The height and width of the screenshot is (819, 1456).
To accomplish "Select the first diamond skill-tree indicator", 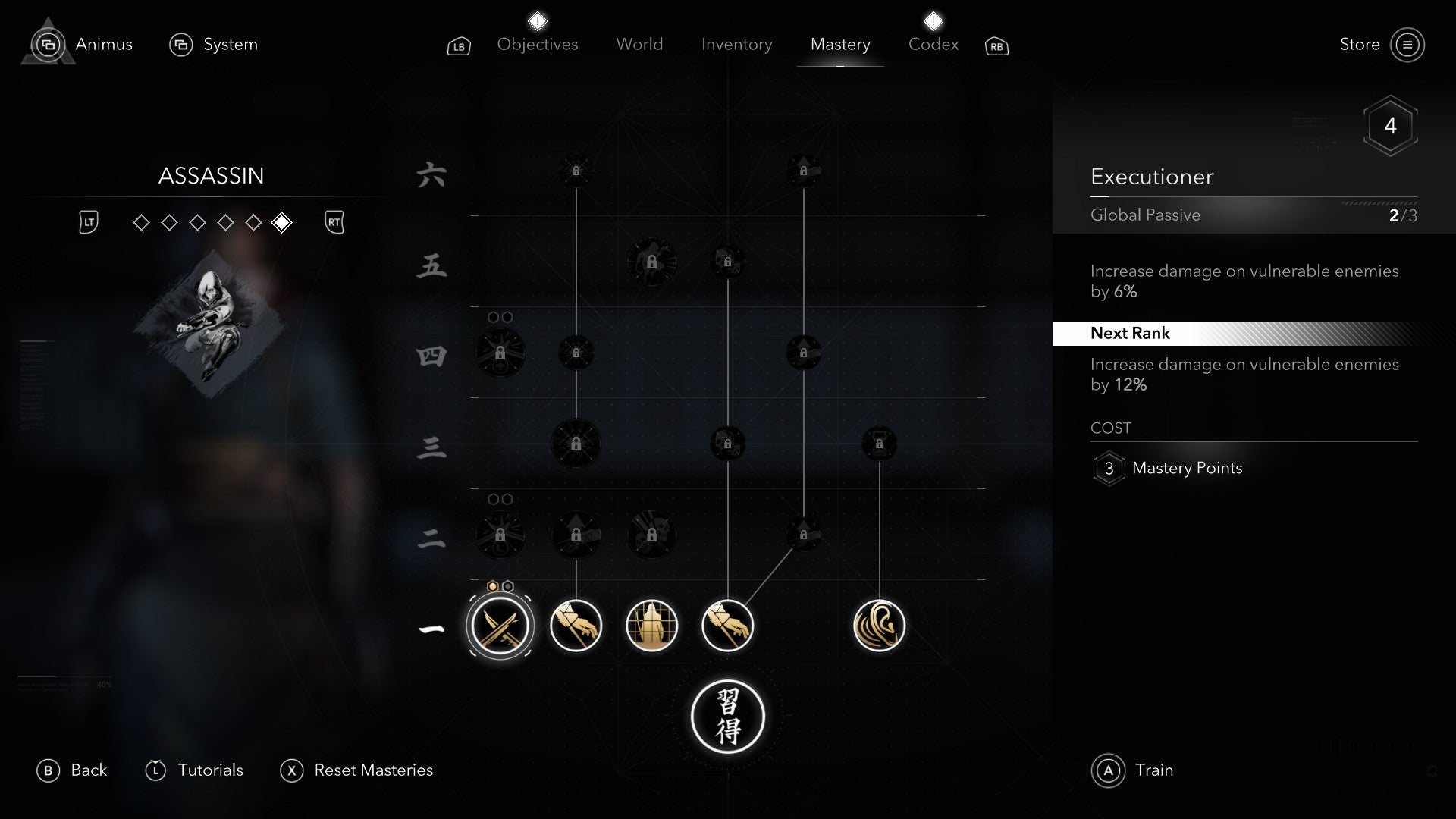I will [140, 222].
